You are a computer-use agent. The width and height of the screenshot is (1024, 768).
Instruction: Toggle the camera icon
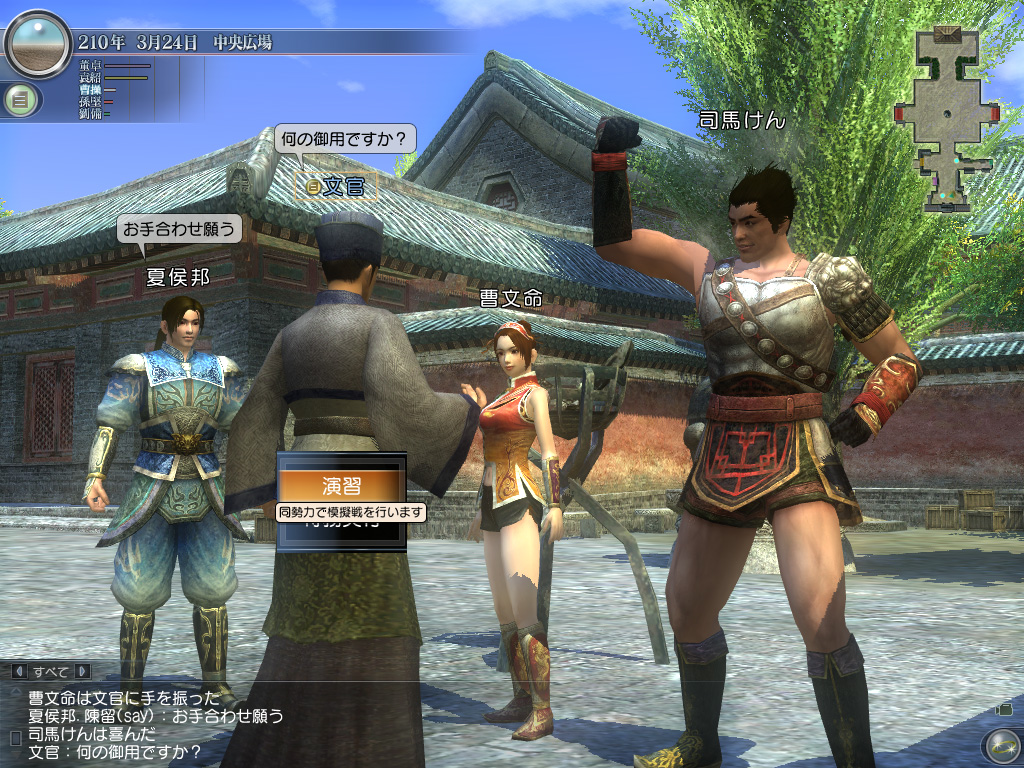[x=1004, y=710]
